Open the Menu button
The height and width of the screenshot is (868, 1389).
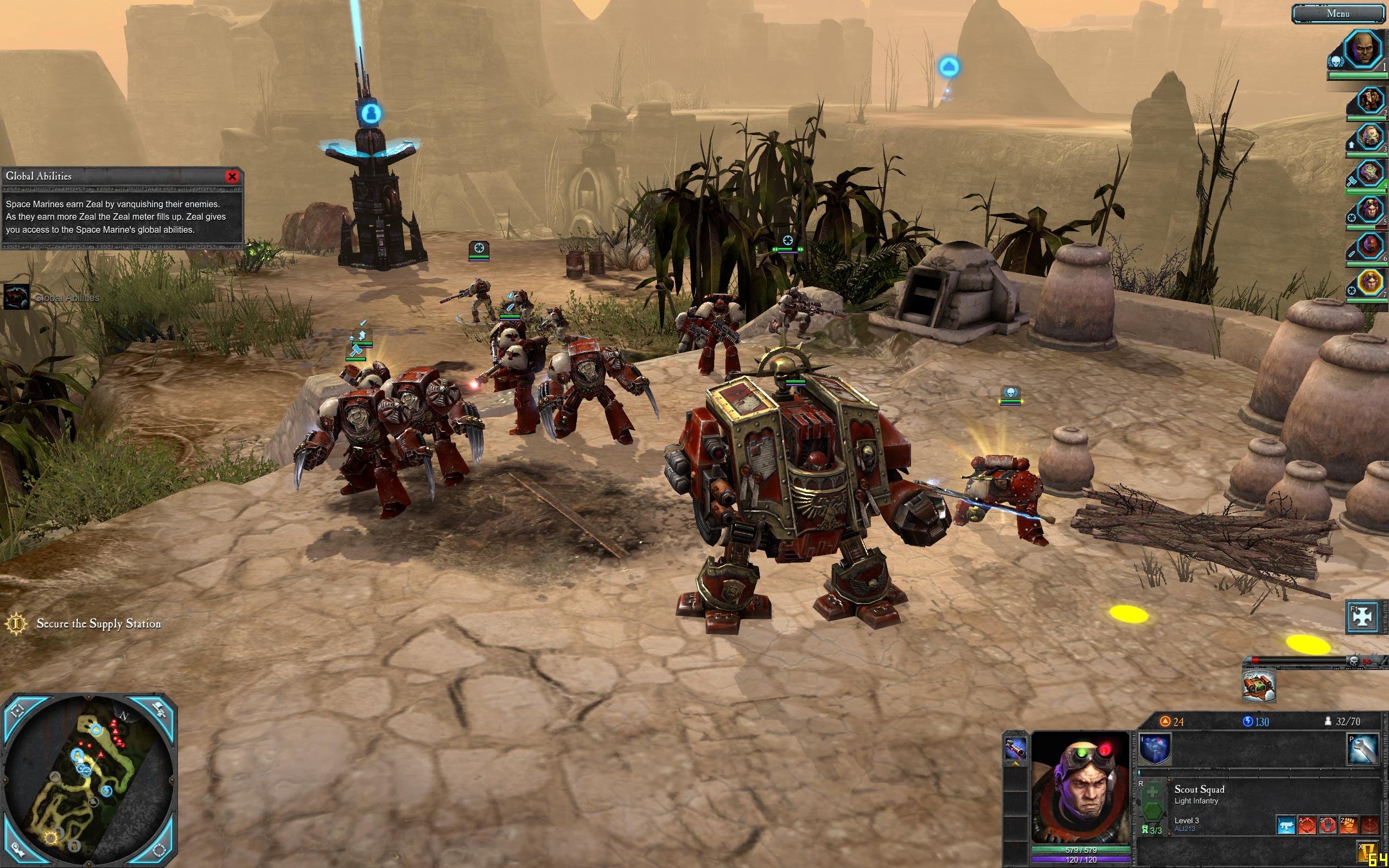1338,13
